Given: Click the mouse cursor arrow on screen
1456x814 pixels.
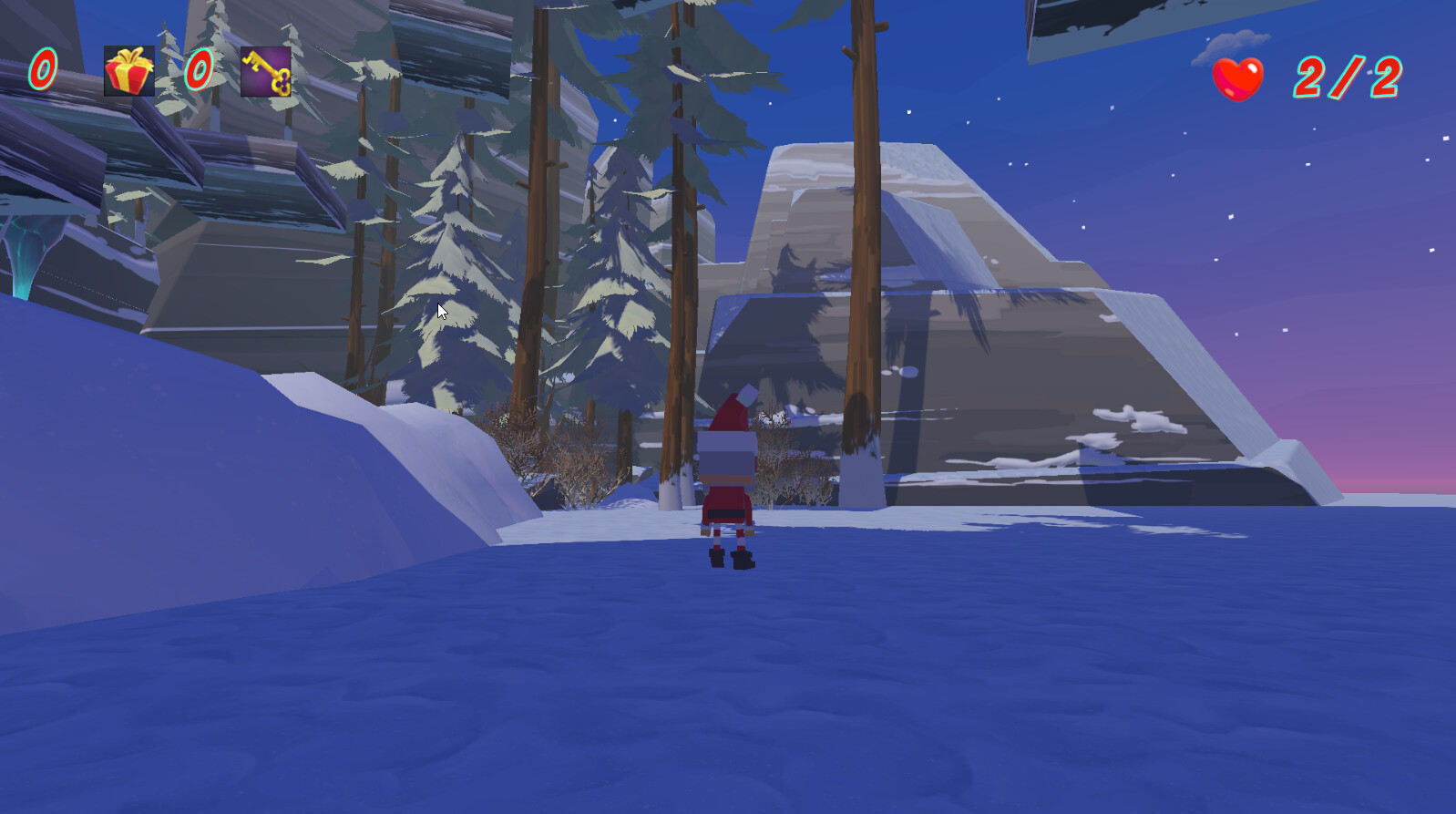Looking at the screenshot, I should click(440, 311).
